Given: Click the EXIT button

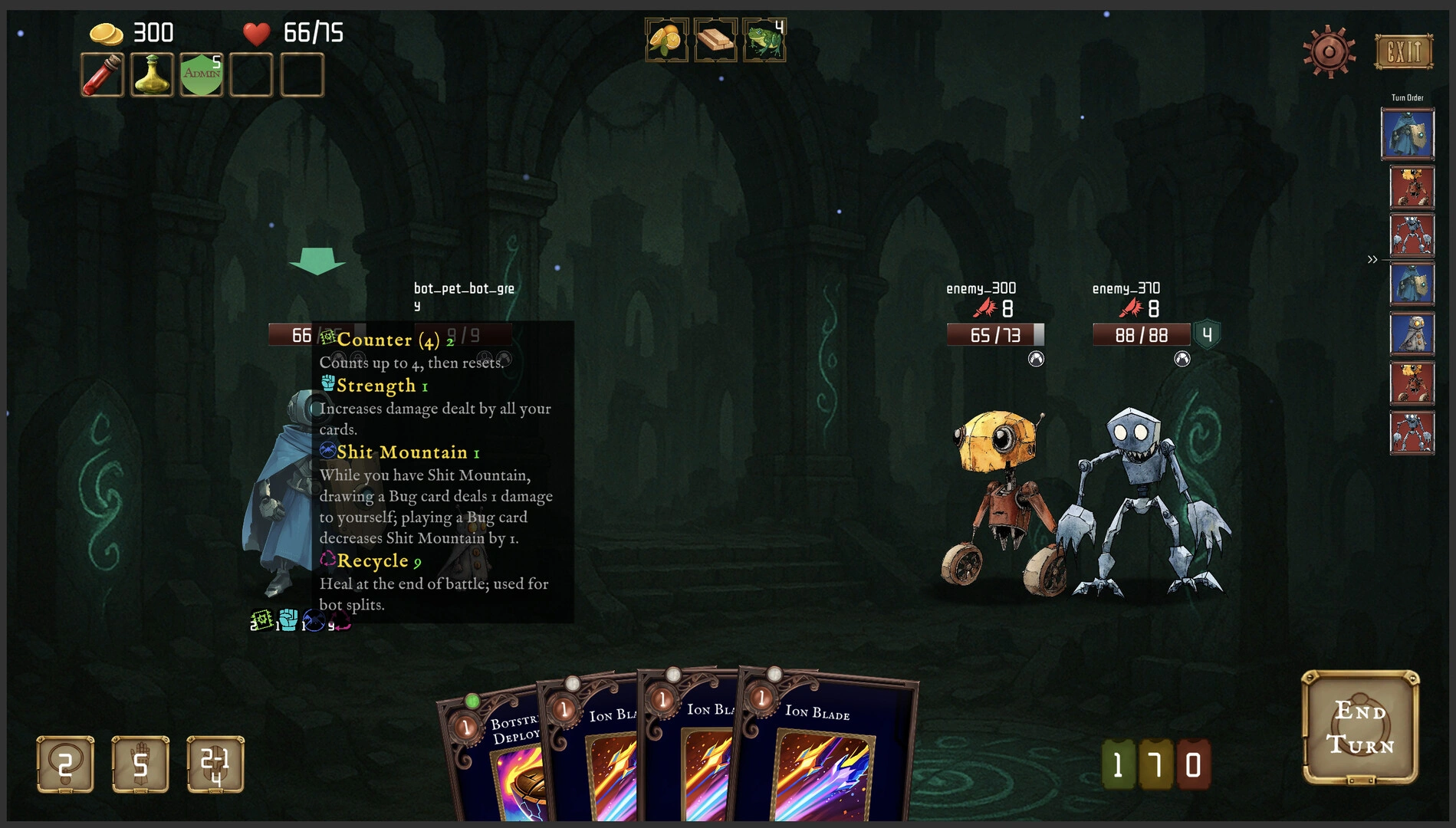Looking at the screenshot, I should pos(1403,52).
